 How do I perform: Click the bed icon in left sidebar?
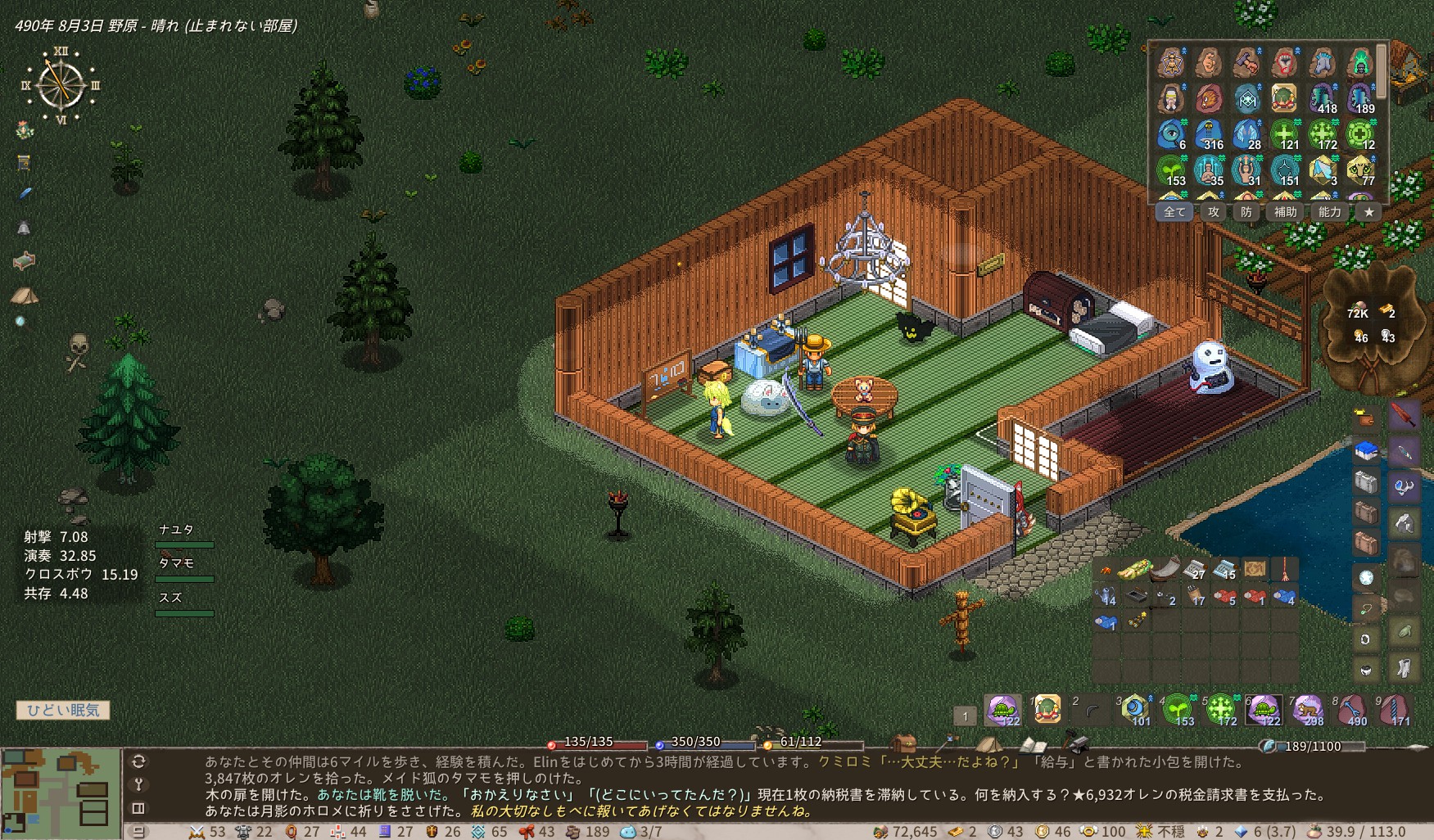[25, 261]
